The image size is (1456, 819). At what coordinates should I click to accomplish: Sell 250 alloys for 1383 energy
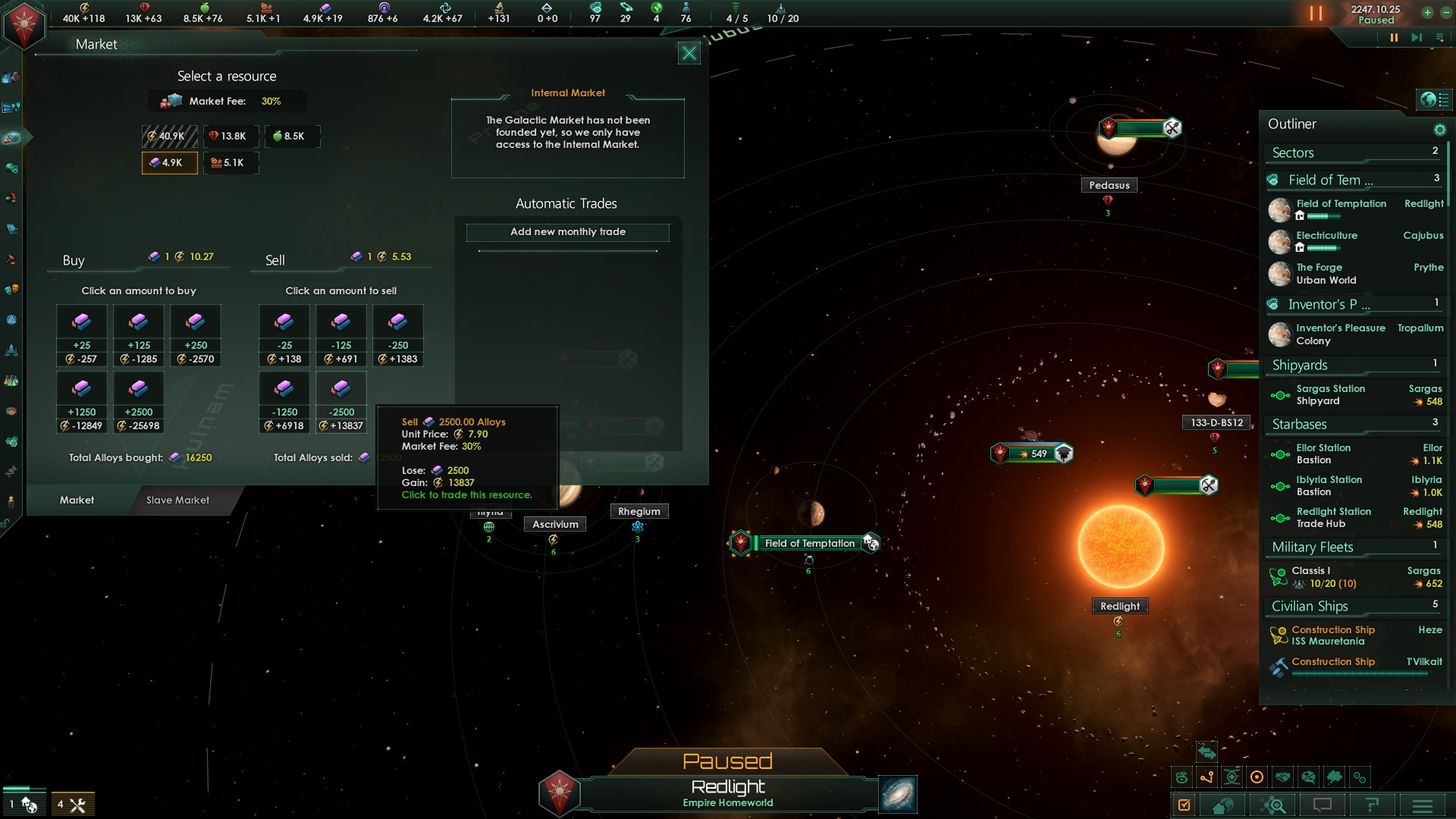click(x=398, y=335)
